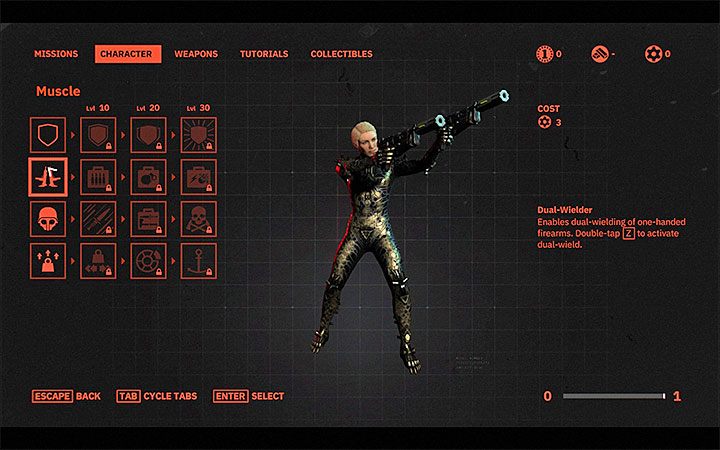Select the unlocked shield outline skill
This screenshot has width=720, height=450.
[x=48, y=134]
